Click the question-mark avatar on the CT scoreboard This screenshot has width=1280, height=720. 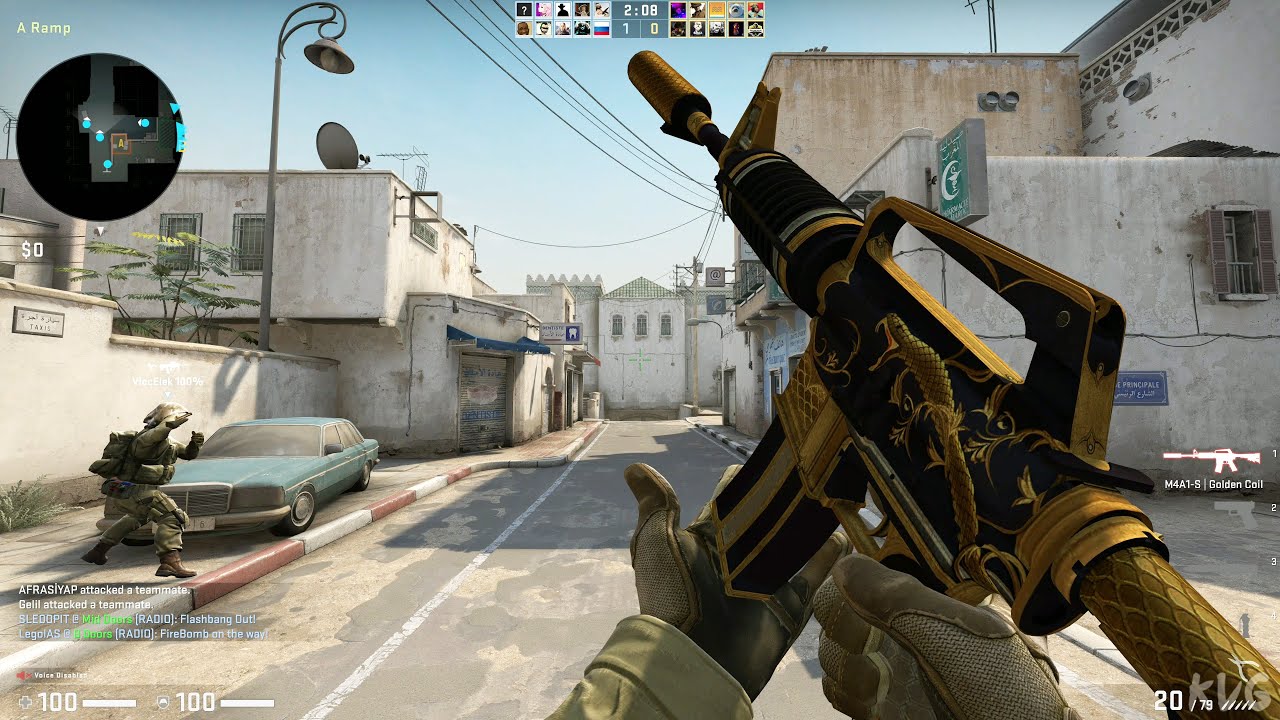[524, 11]
